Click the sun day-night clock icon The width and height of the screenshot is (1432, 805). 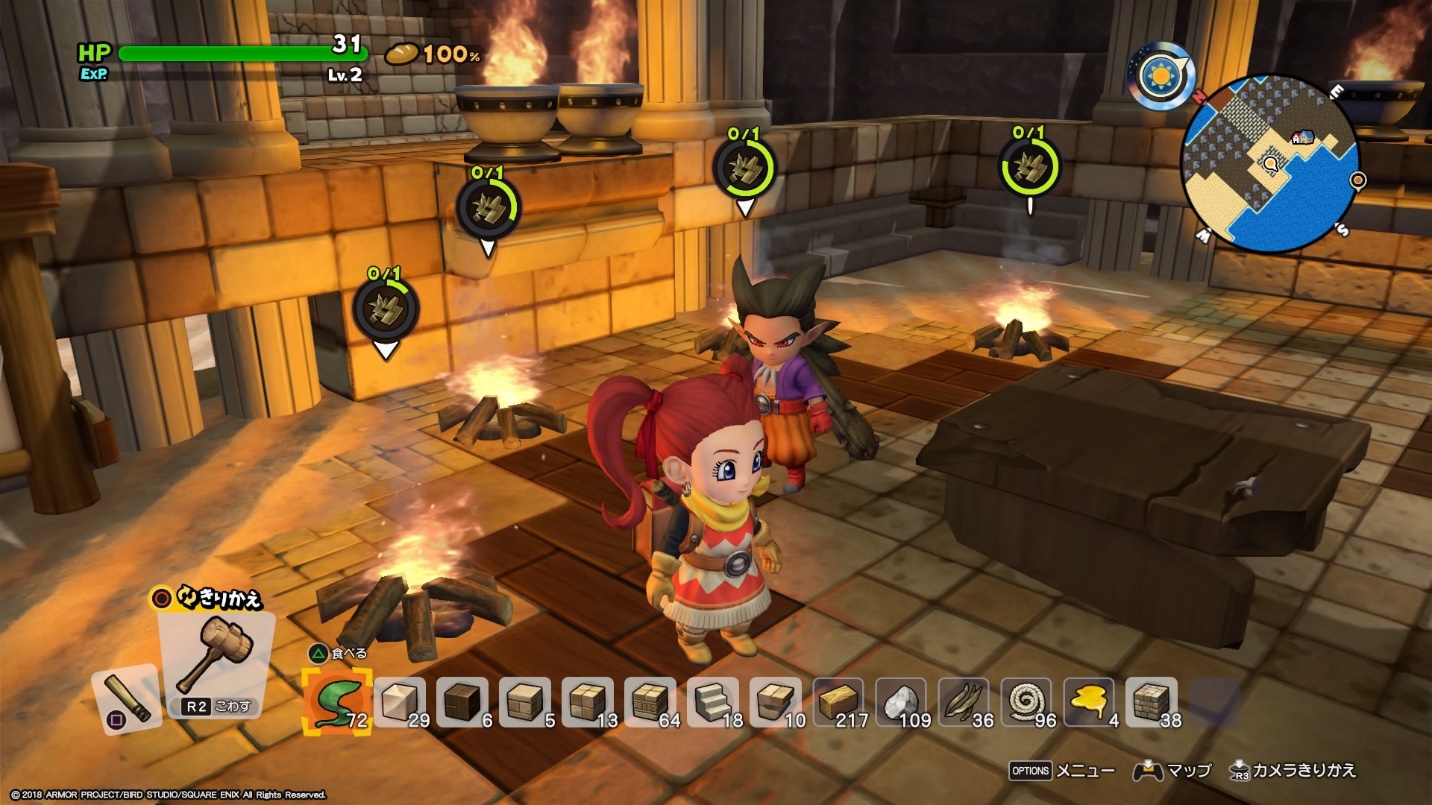coord(1161,77)
